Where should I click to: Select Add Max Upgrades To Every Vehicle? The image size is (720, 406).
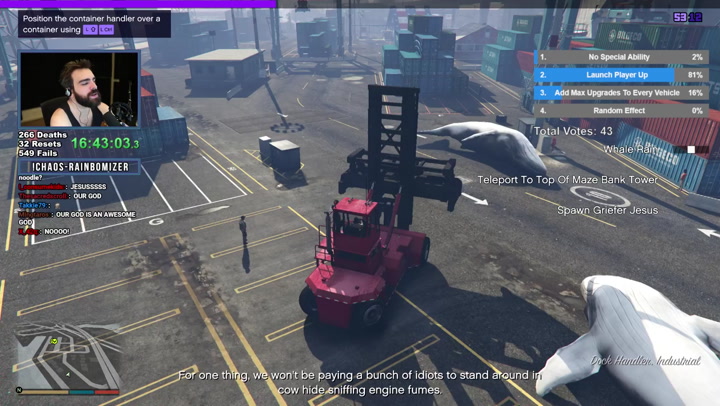(x=620, y=93)
